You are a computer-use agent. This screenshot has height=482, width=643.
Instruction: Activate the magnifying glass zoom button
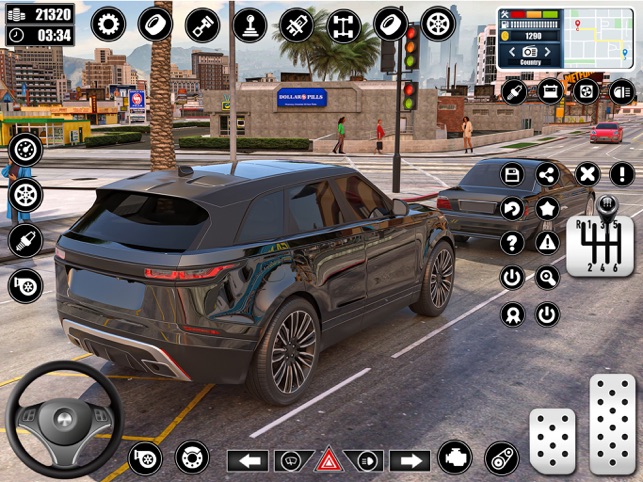(x=547, y=277)
